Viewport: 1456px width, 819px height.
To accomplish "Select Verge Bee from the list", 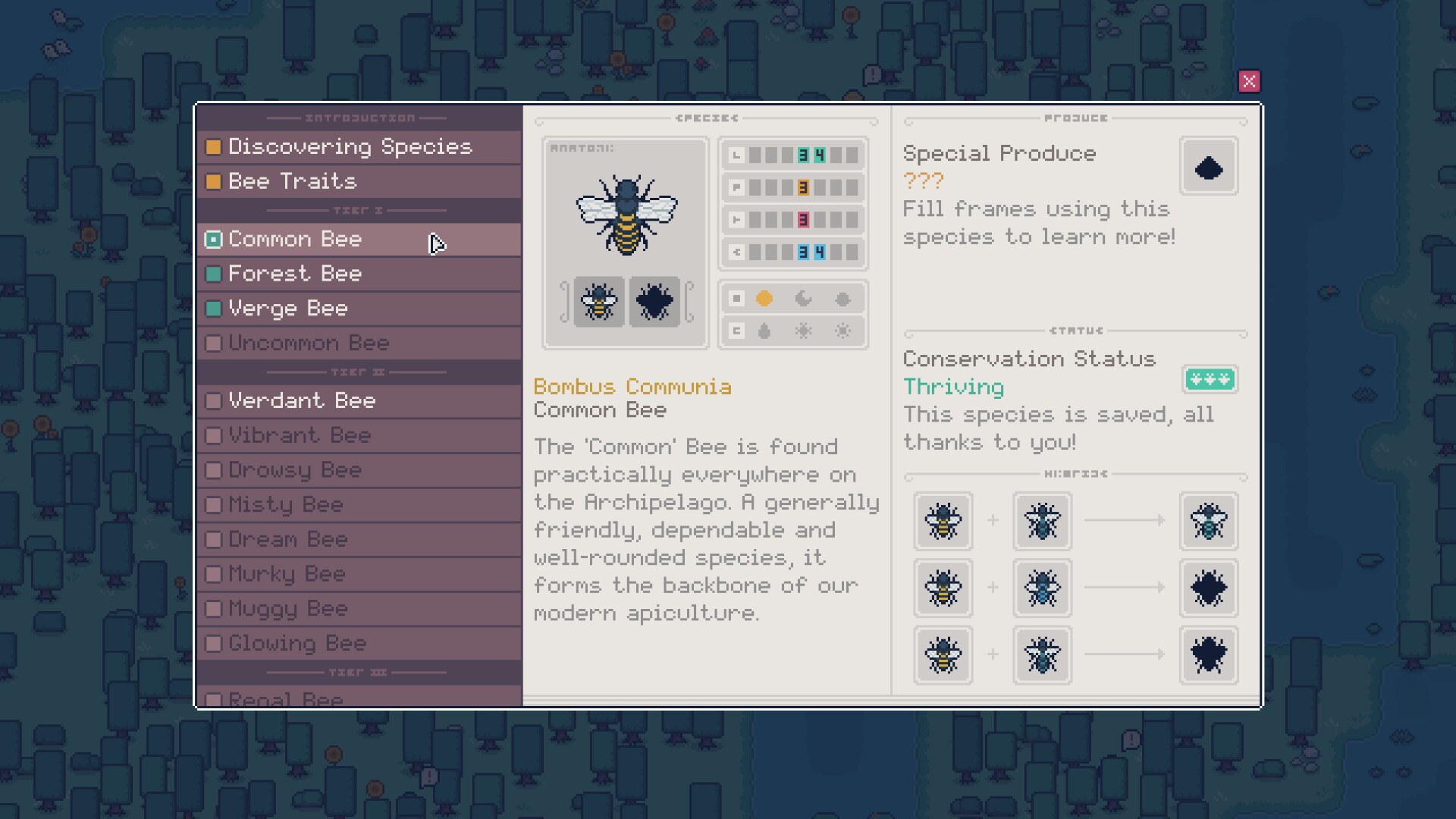I will coord(288,309).
